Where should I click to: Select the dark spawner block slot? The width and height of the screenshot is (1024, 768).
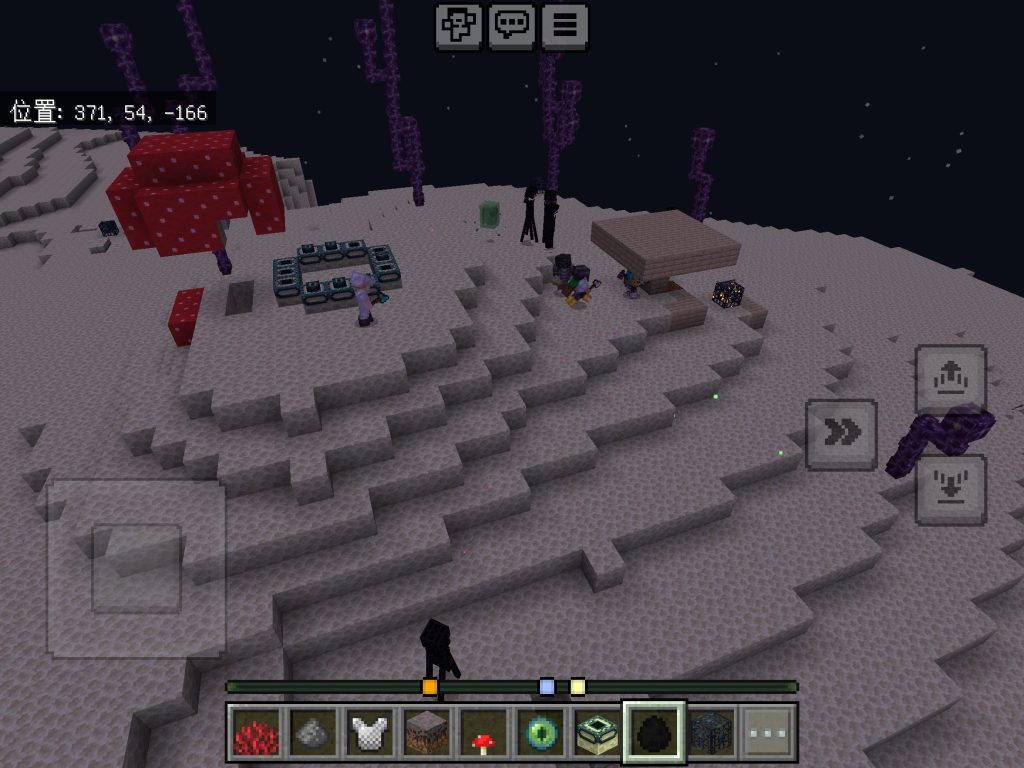[x=712, y=732]
